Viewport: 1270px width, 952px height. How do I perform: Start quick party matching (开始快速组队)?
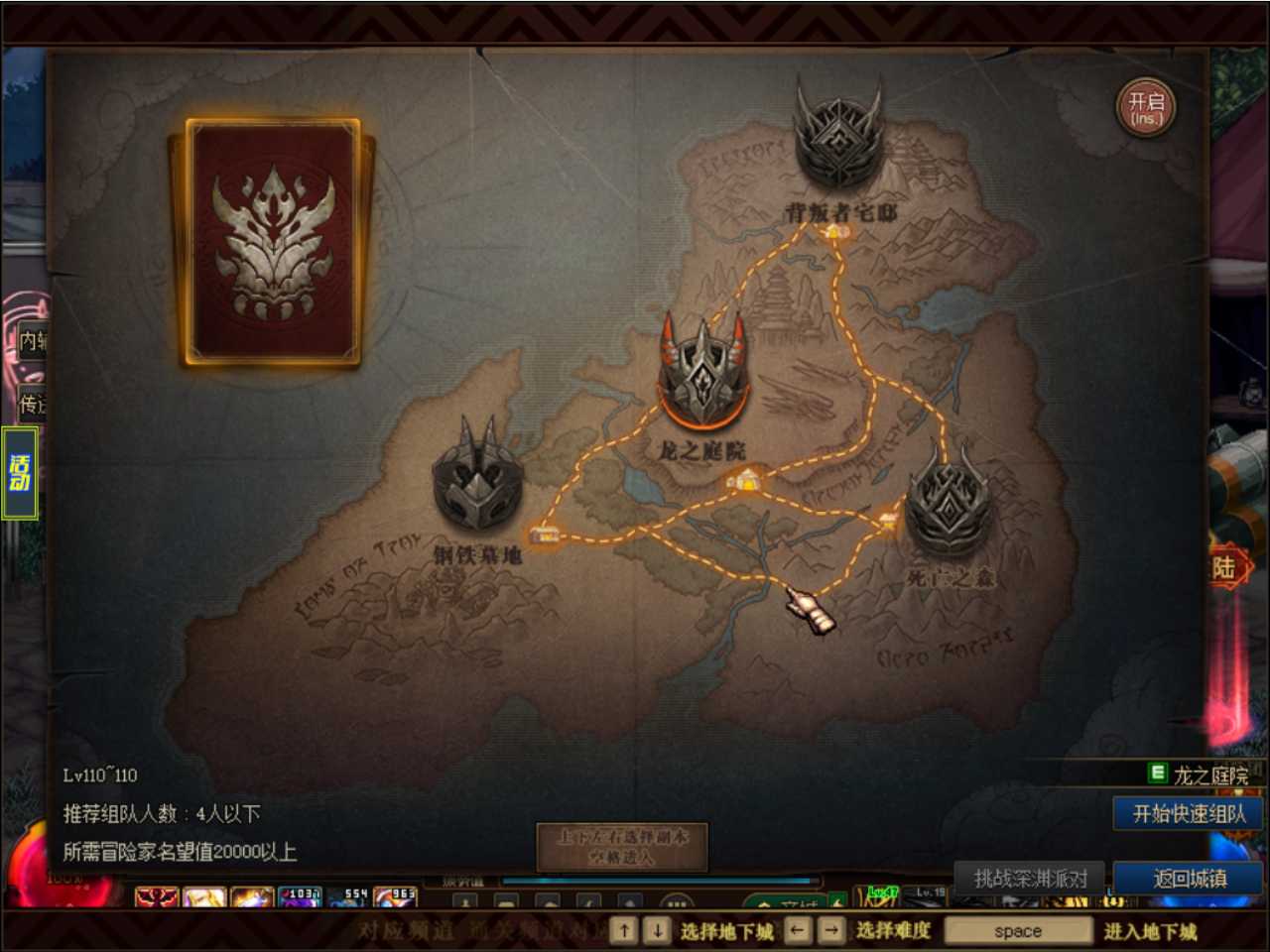coord(1189,814)
